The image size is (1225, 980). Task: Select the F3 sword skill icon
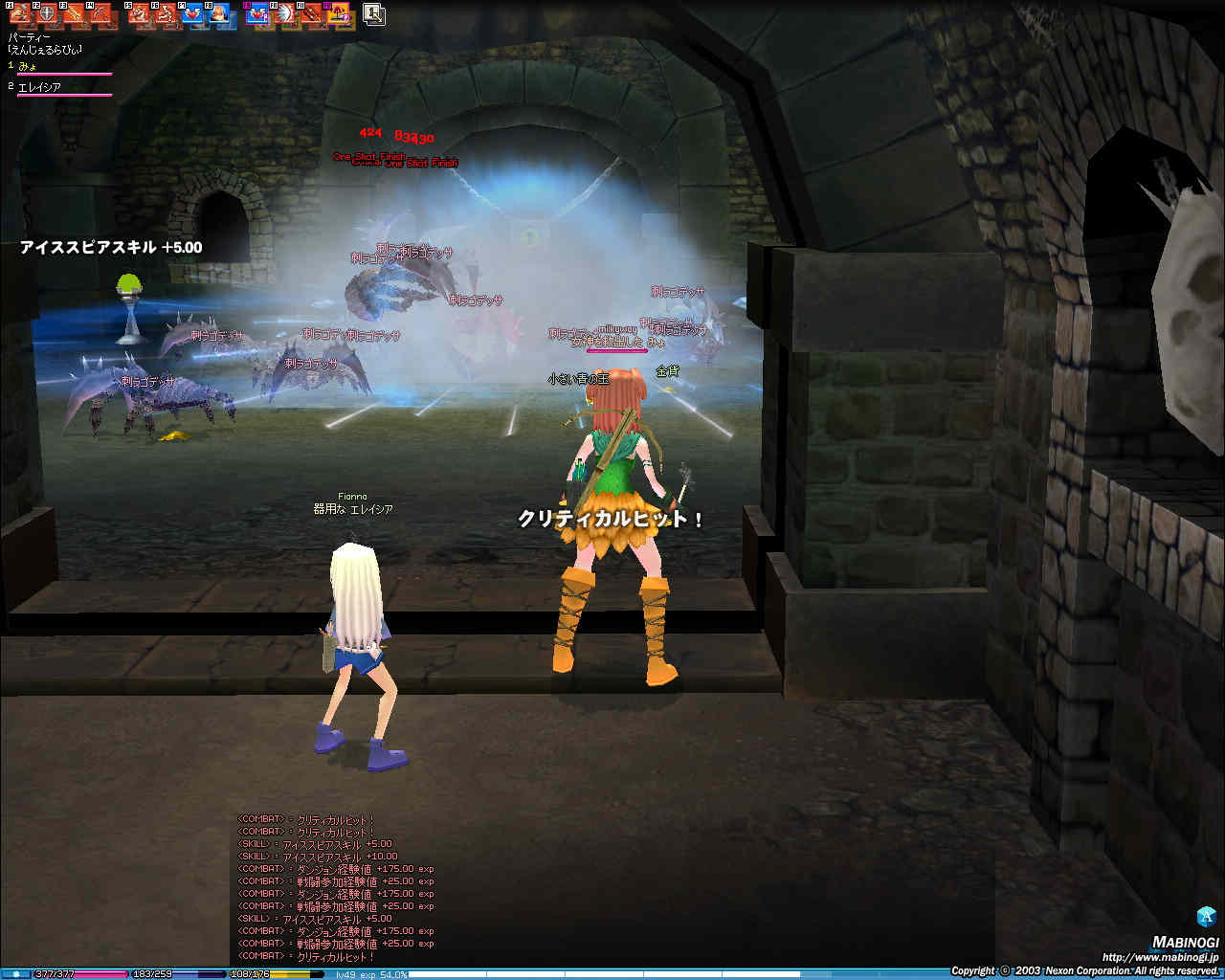pos(74,14)
